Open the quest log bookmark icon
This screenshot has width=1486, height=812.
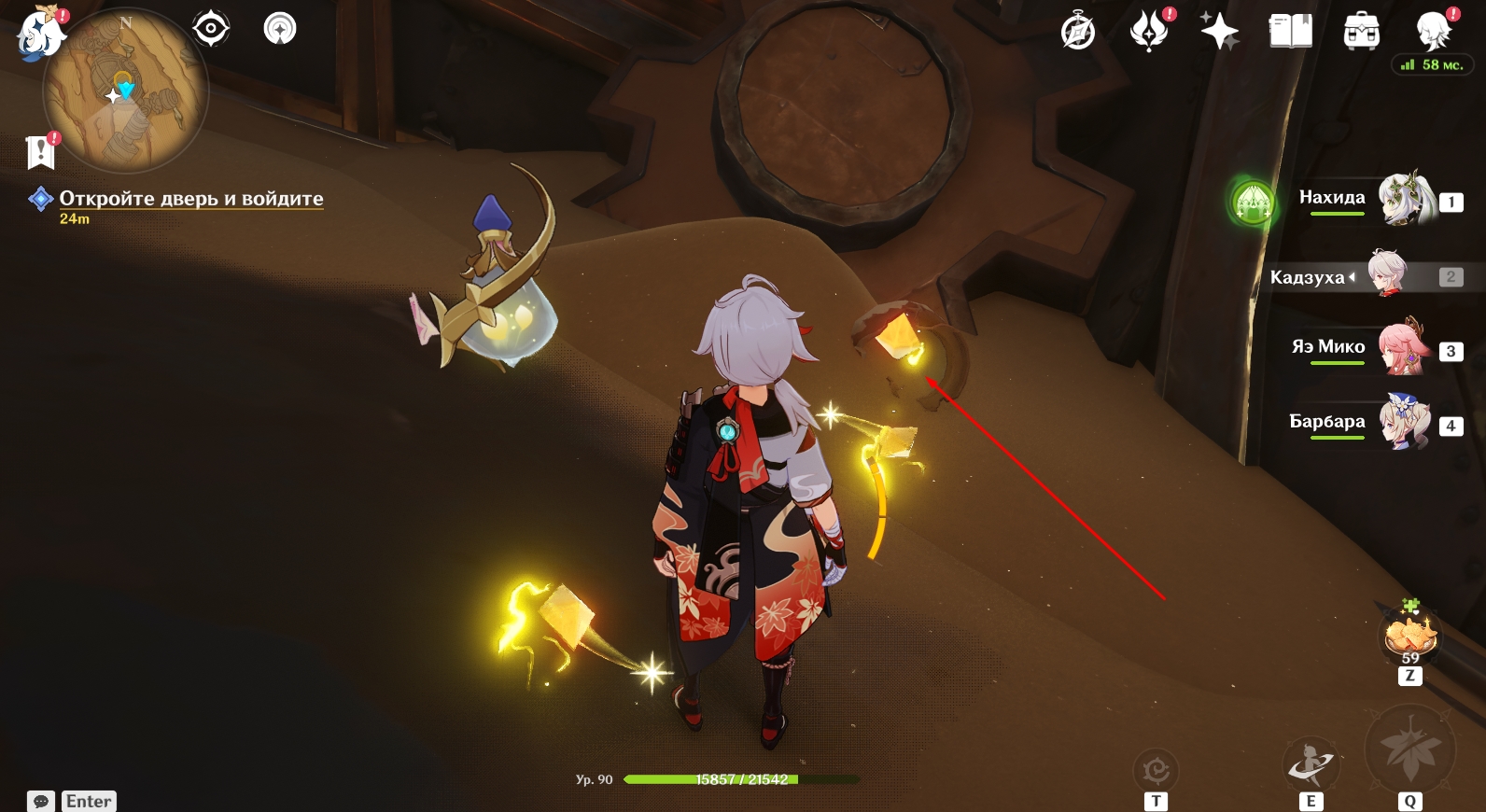pyautogui.click(x=41, y=151)
